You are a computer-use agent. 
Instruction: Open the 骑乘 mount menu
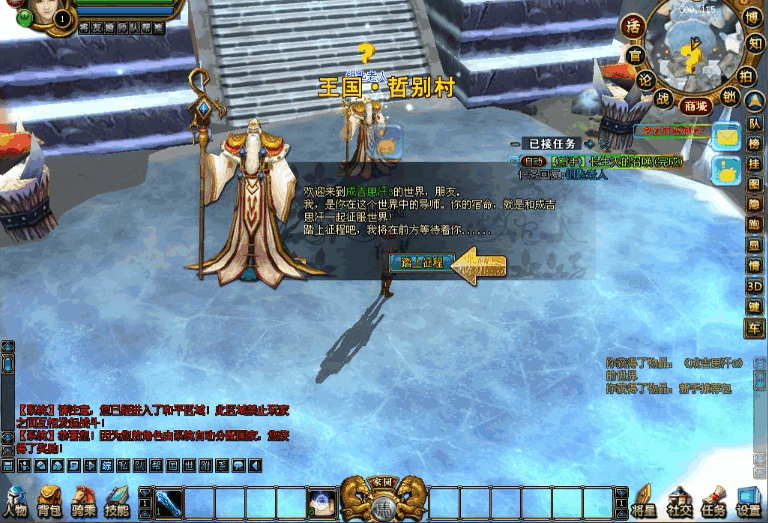[84, 502]
